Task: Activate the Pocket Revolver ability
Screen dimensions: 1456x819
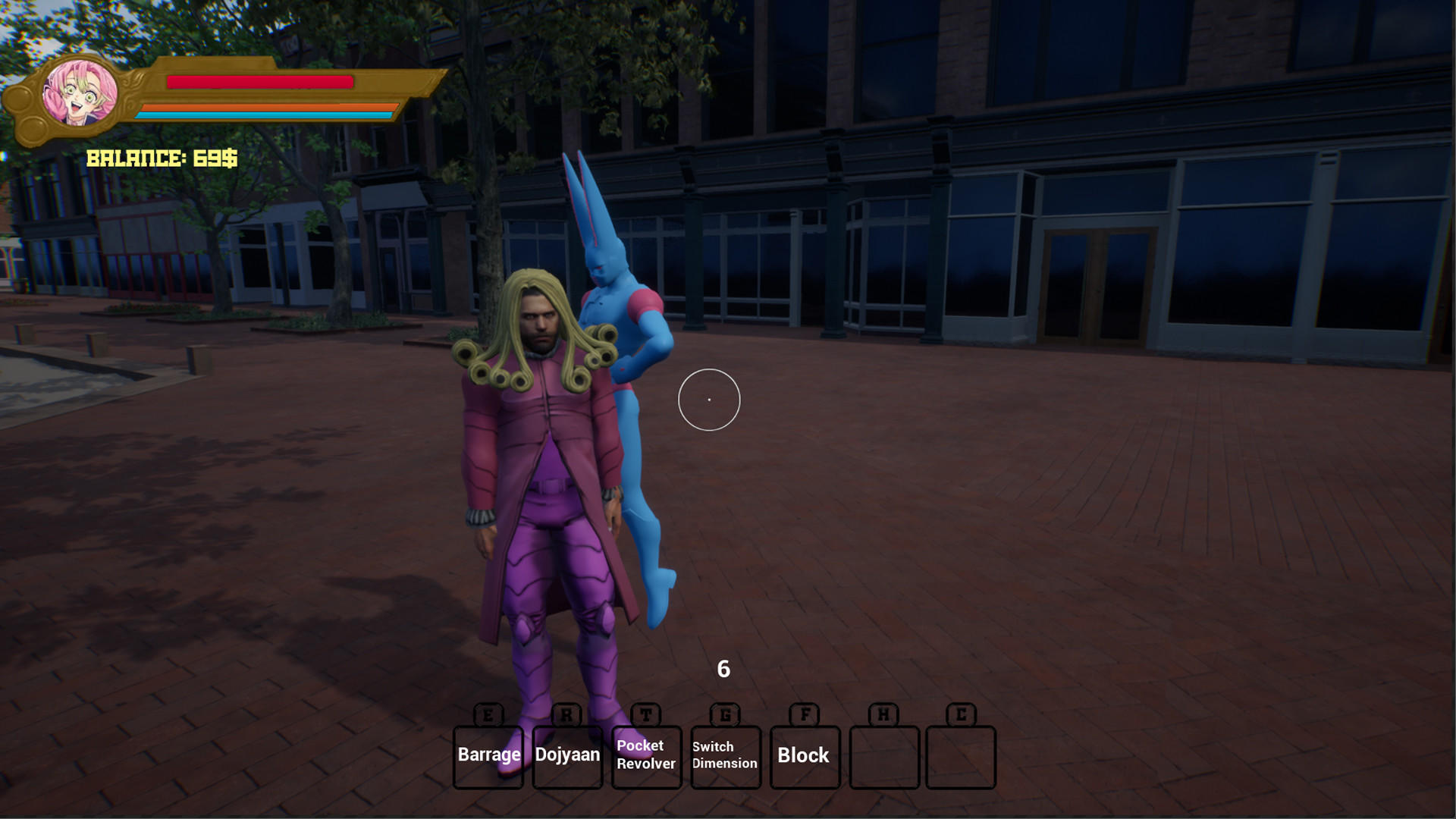Action: coord(646,755)
